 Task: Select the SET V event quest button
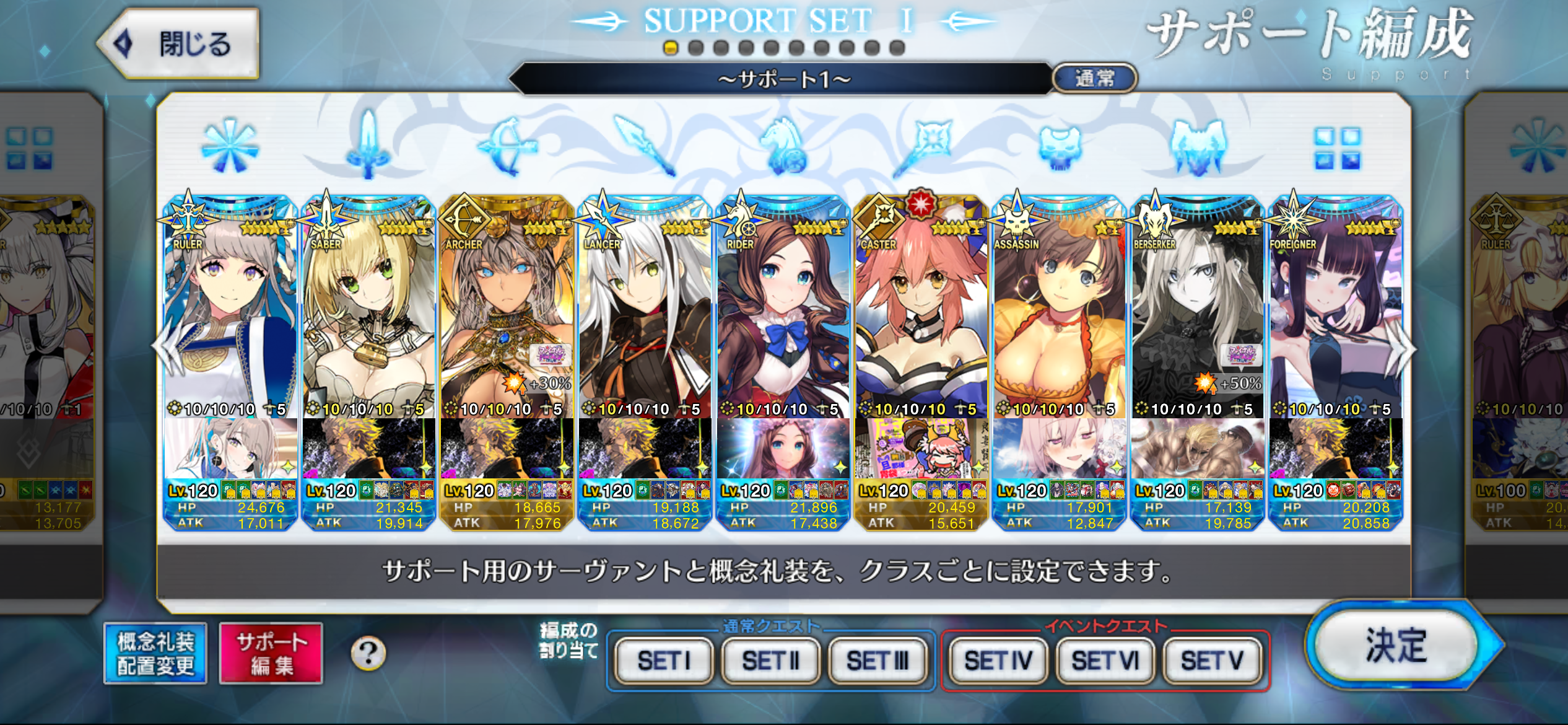[x=1212, y=661]
